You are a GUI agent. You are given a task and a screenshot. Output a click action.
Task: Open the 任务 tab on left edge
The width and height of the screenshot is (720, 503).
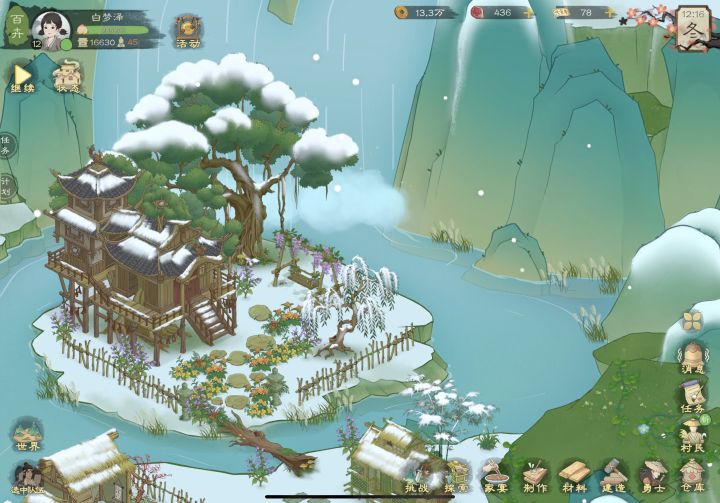[x=7, y=146]
